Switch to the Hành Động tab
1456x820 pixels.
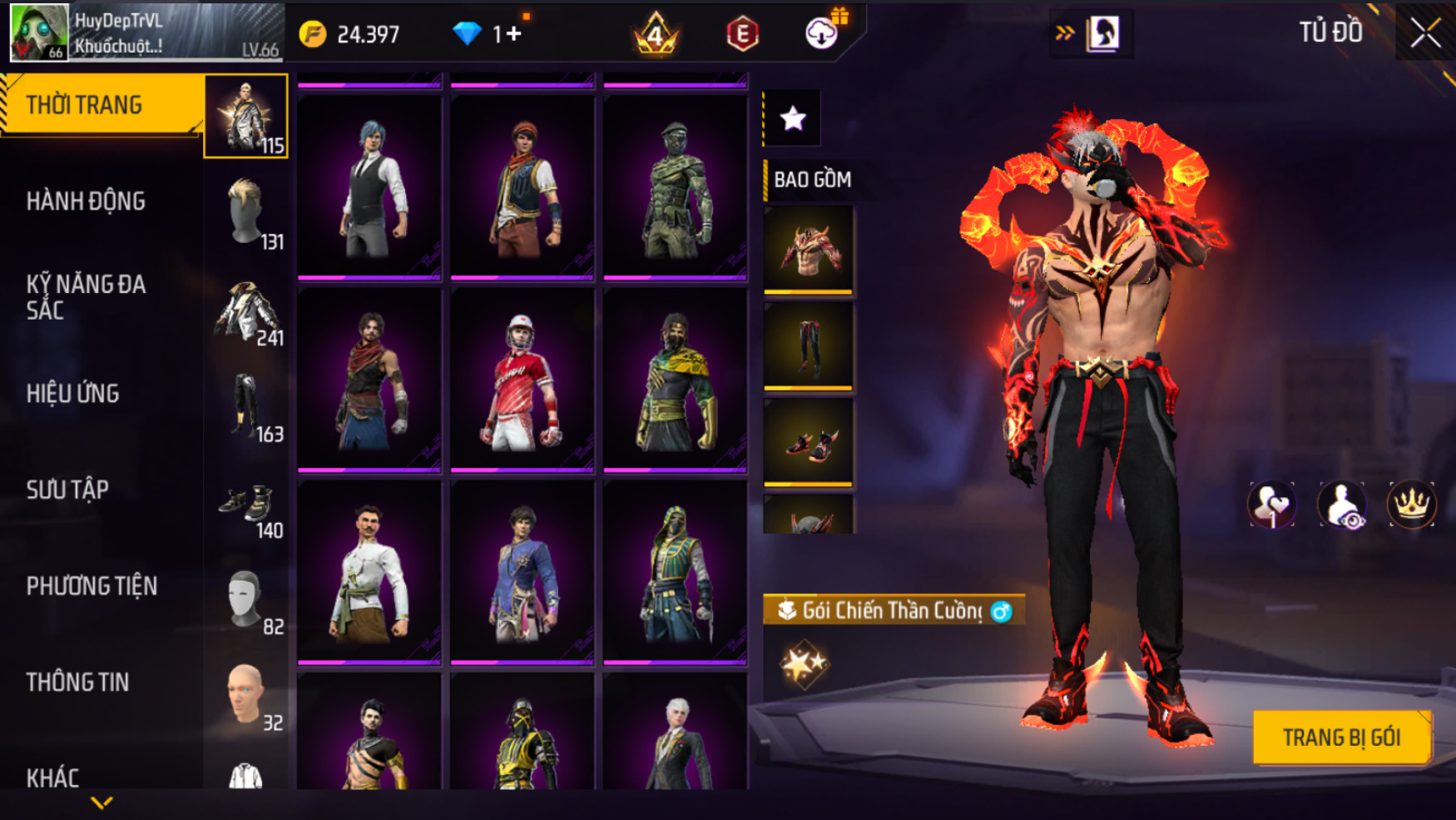click(x=87, y=201)
